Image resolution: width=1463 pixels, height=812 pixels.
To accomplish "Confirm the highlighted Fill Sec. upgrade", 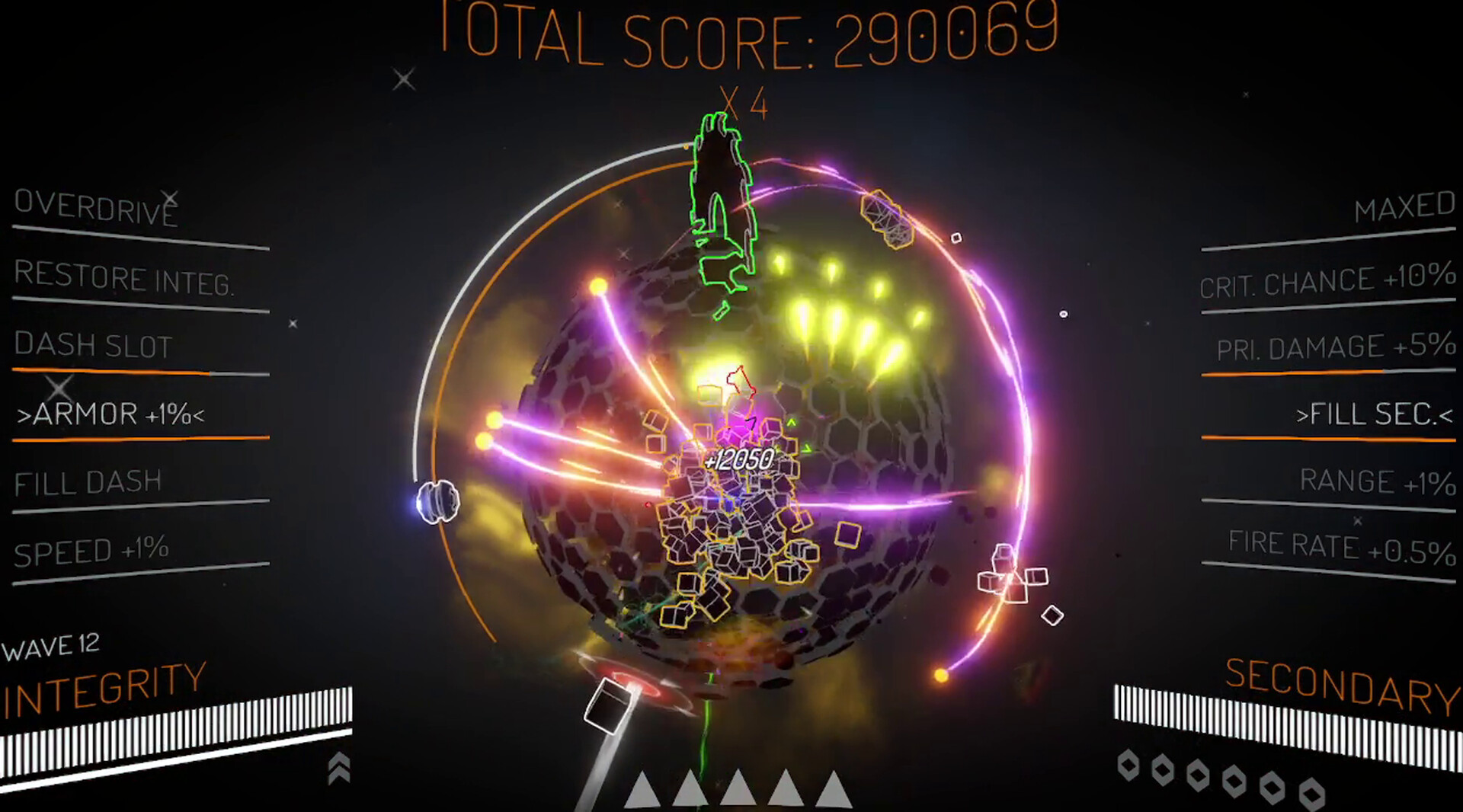I will pyautogui.click(x=1373, y=415).
